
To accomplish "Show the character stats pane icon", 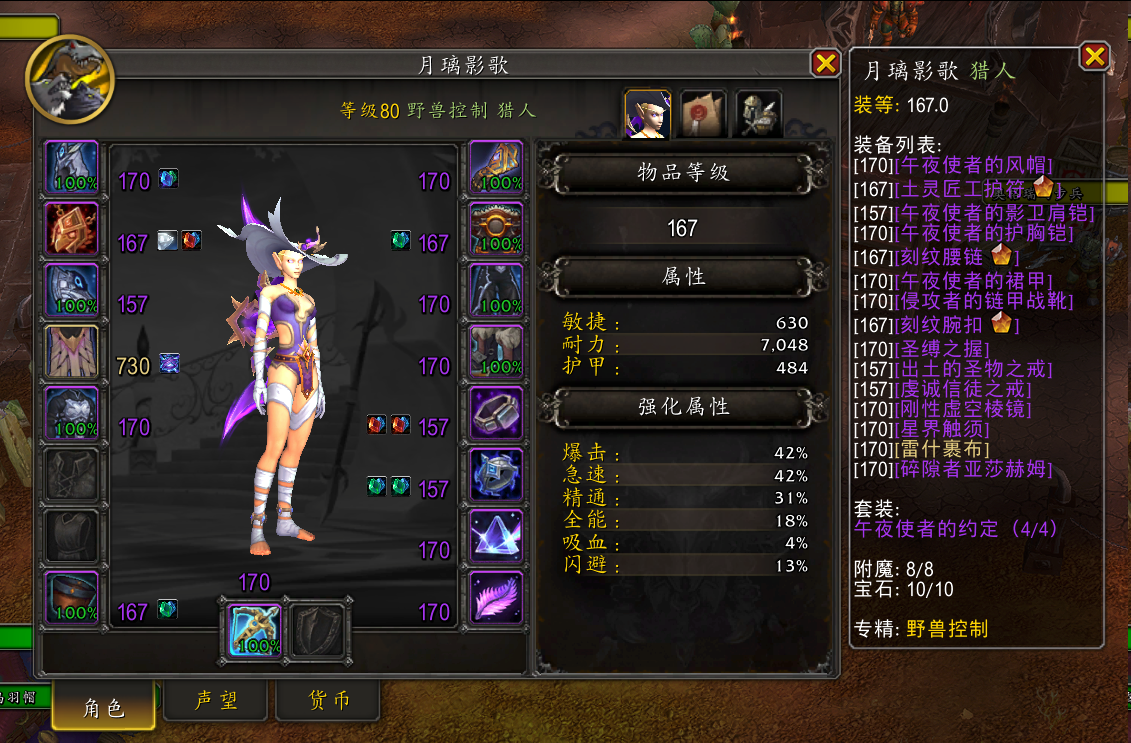I will (647, 114).
